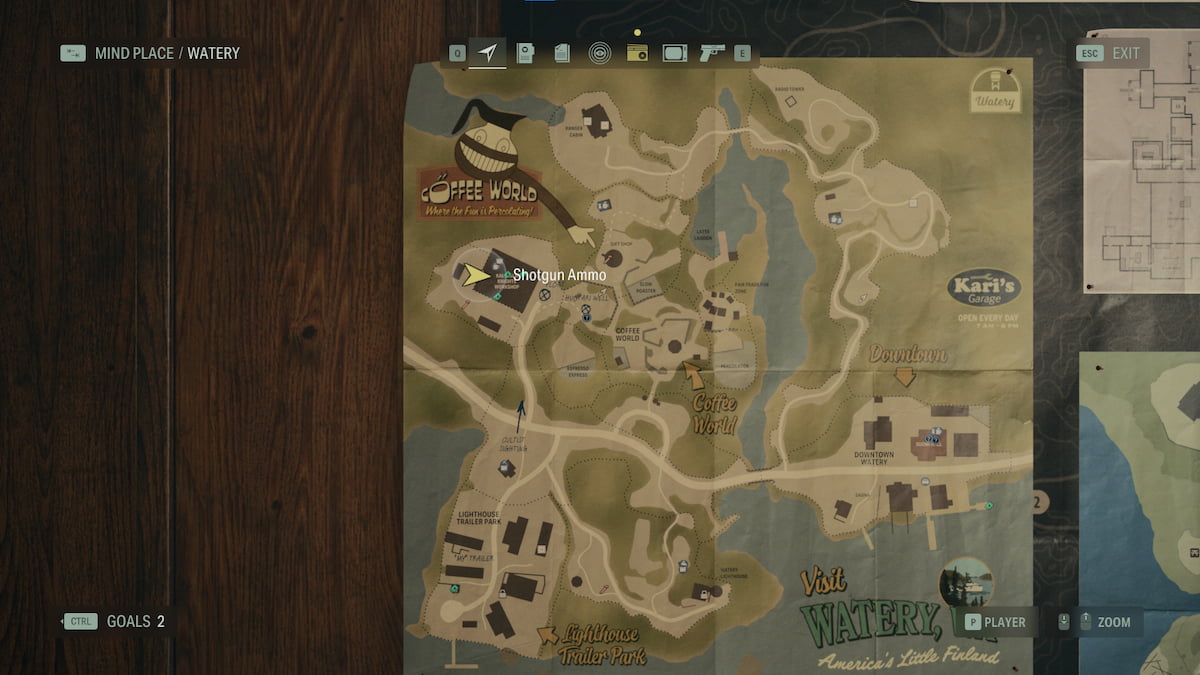Image resolution: width=1200 pixels, height=675 pixels.
Task: Select the yellow player arrow on the map
Action: [474, 275]
